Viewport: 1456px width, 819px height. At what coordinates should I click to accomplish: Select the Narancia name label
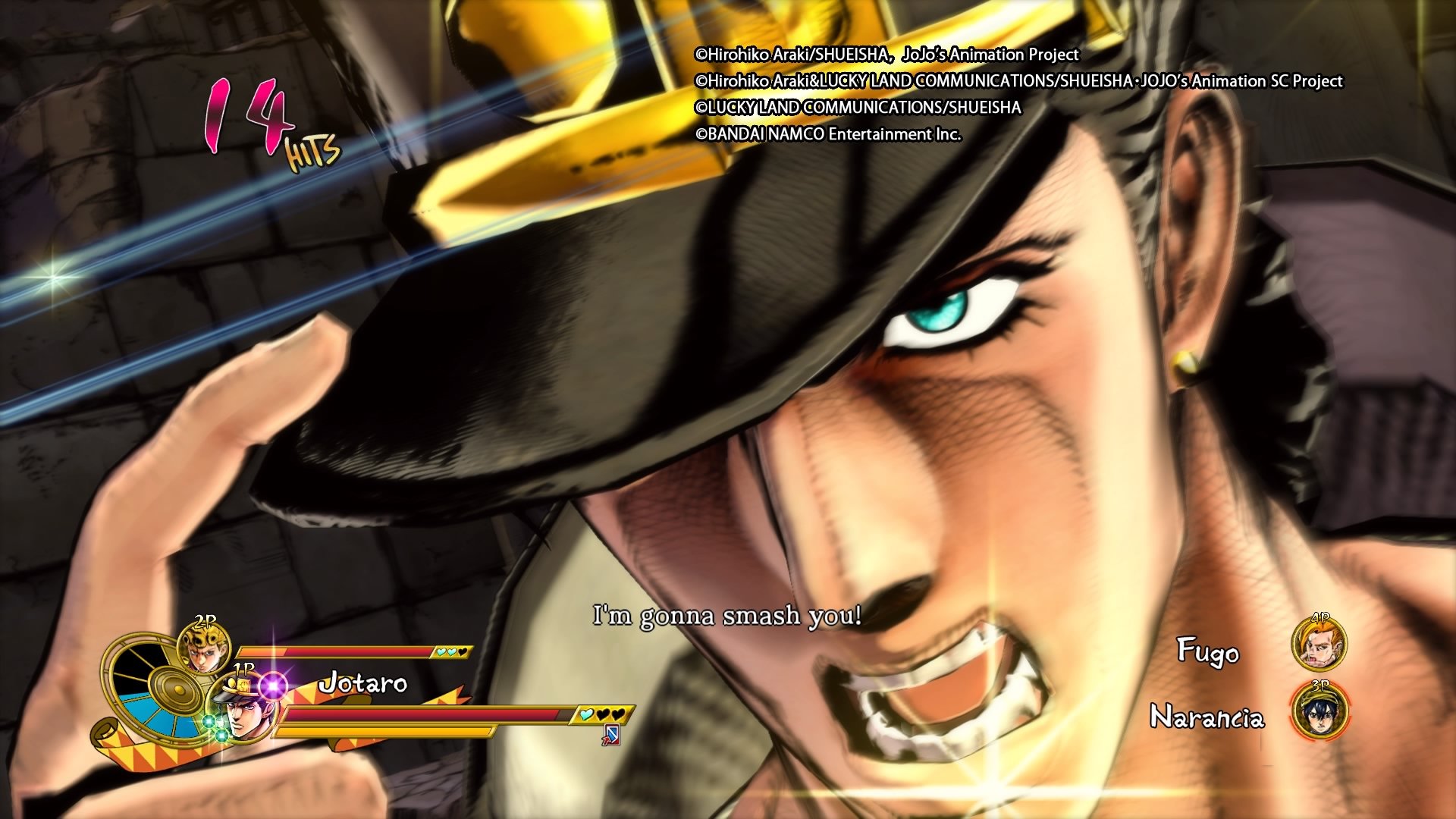(x=1209, y=716)
